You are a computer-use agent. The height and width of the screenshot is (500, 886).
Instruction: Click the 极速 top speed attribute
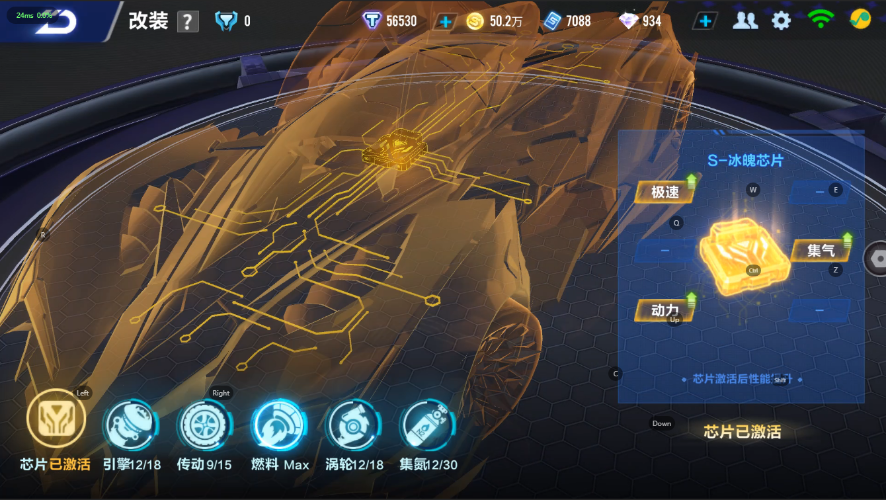665,192
